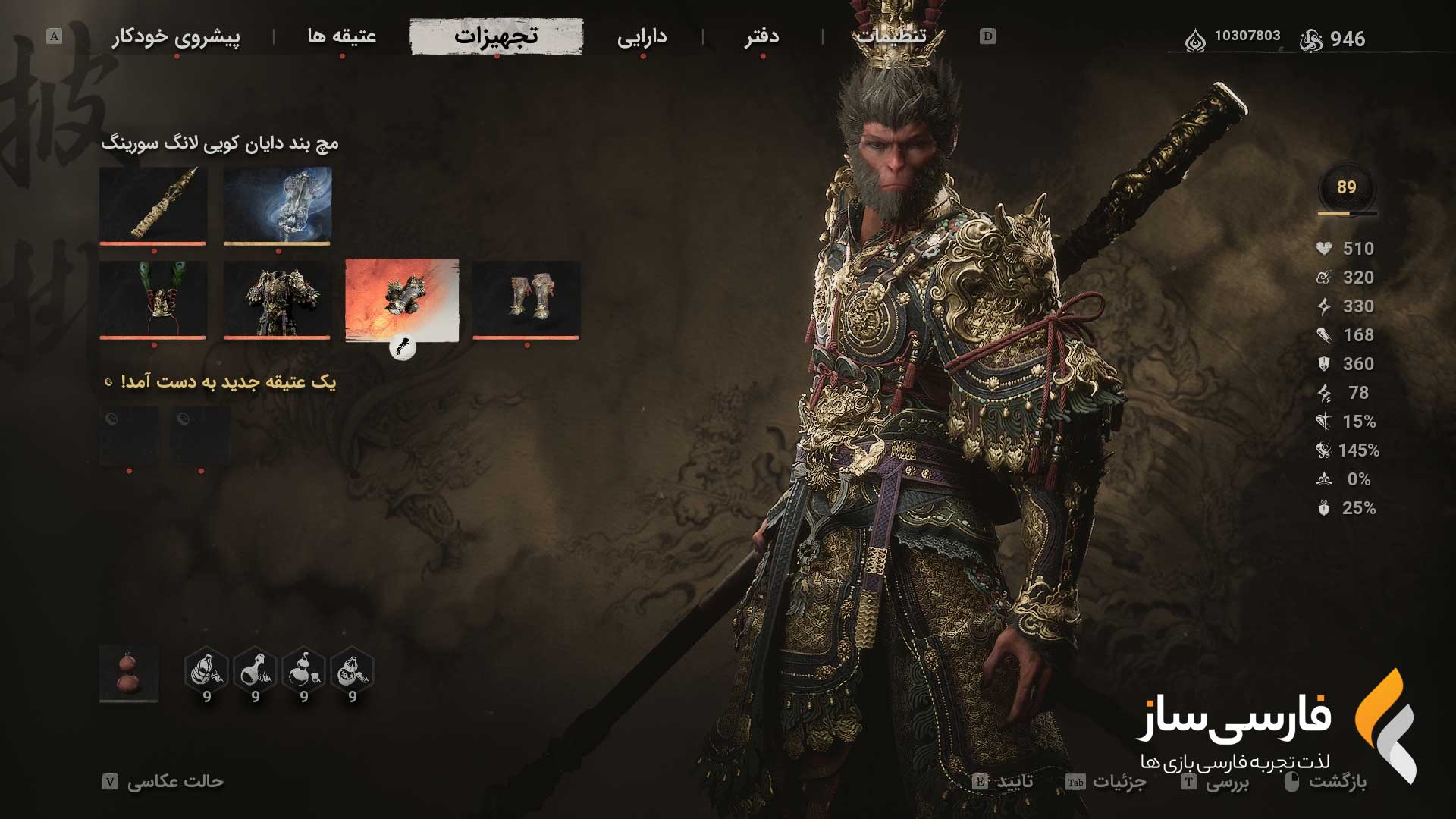
Task: Click the highlighted bracers equipment slot
Action: (402, 300)
